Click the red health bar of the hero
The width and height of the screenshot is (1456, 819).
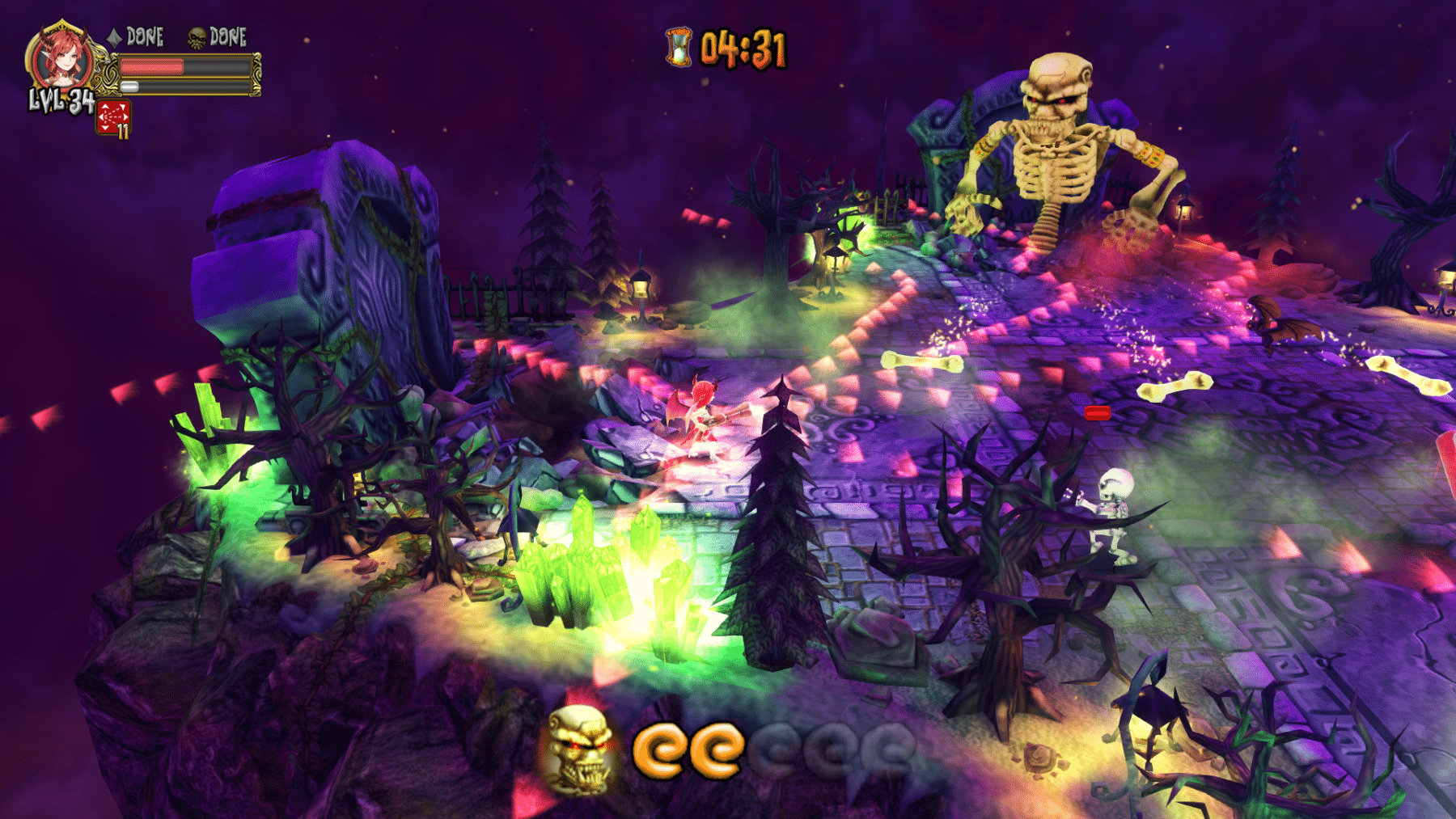(x=151, y=66)
